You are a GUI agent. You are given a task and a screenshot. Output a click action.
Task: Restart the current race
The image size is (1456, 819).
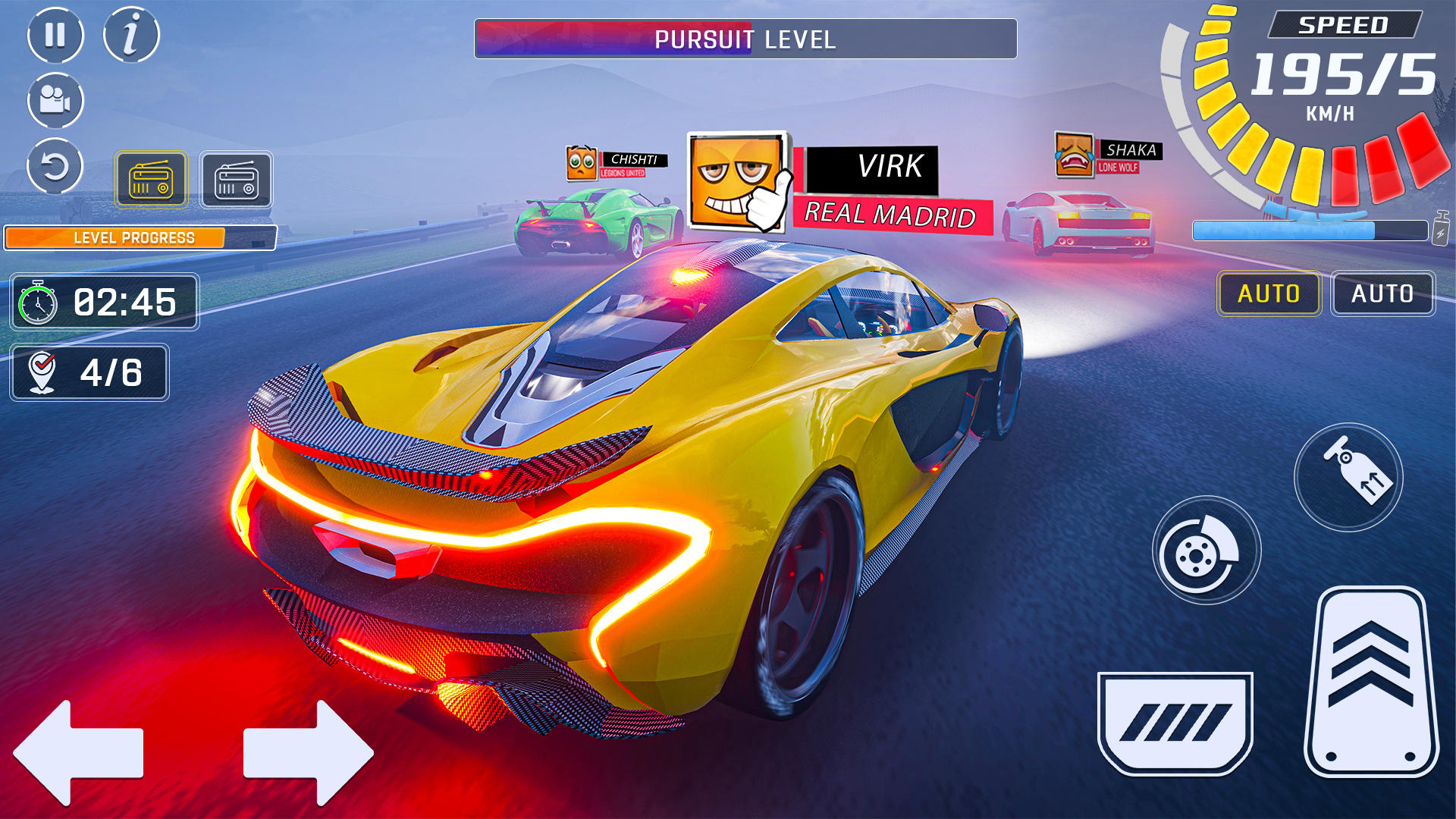point(56,168)
